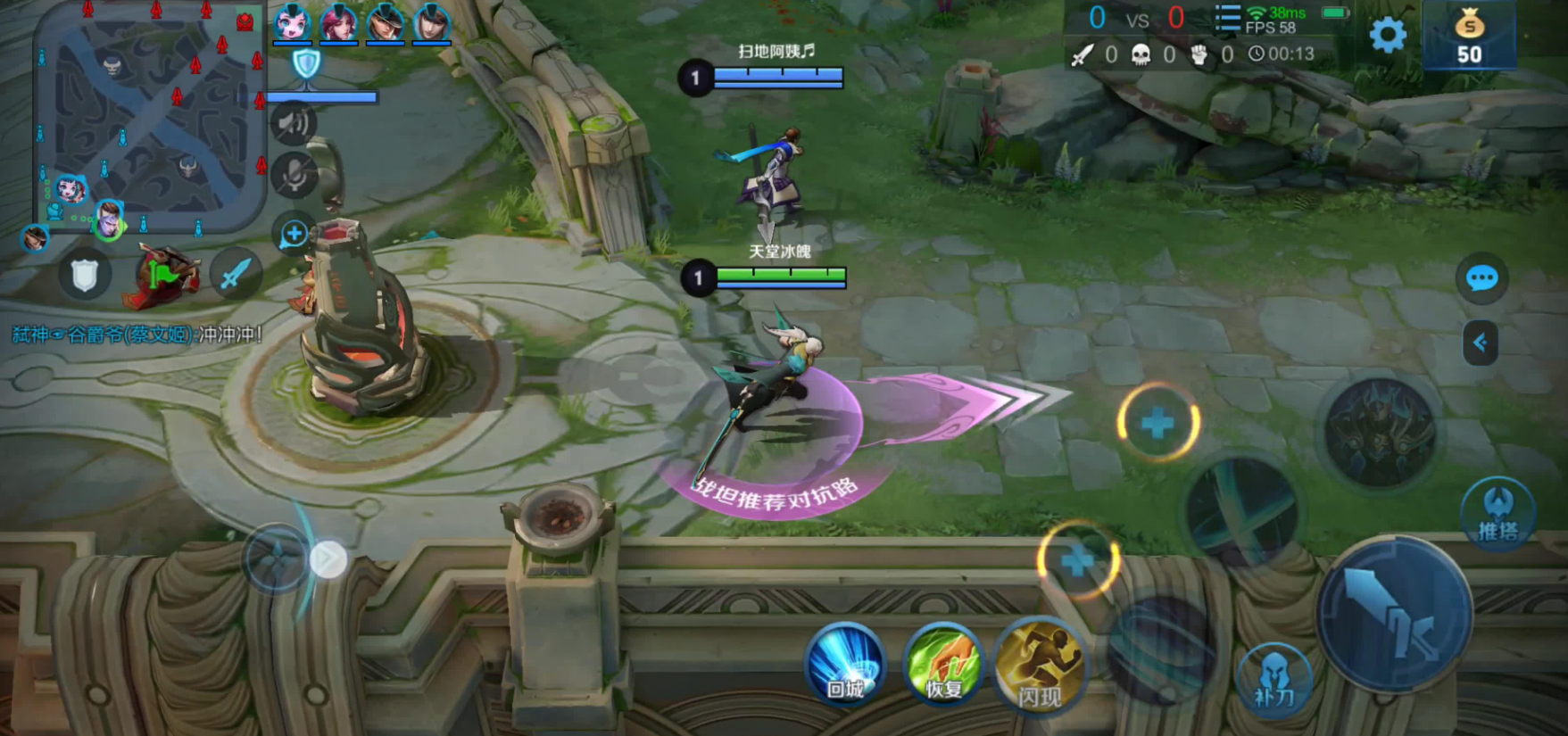The width and height of the screenshot is (1568, 736).
Task: Open the scoreboard list icon
Action: 1228,18
